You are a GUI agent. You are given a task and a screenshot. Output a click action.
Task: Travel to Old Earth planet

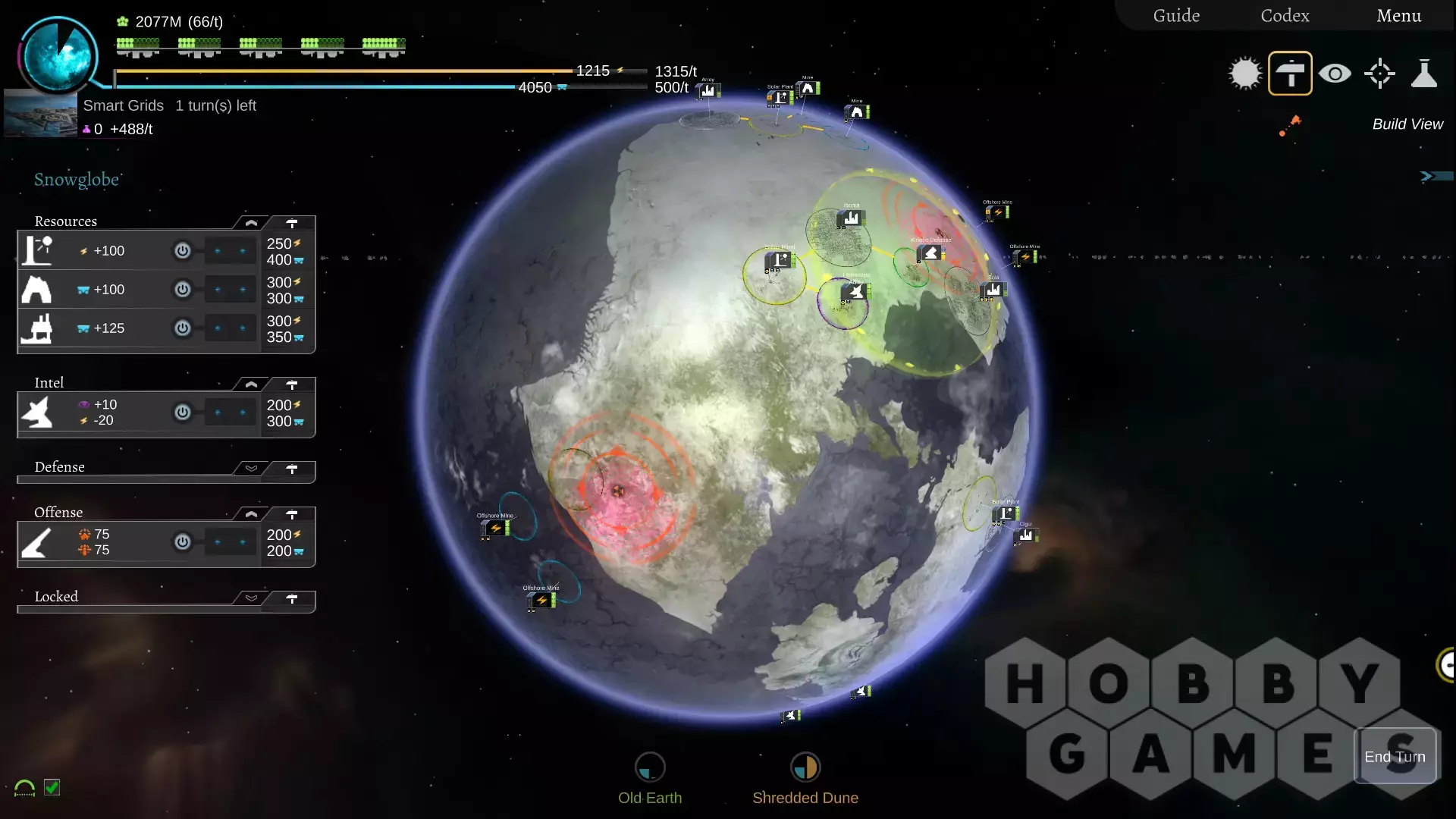click(650, 767)
